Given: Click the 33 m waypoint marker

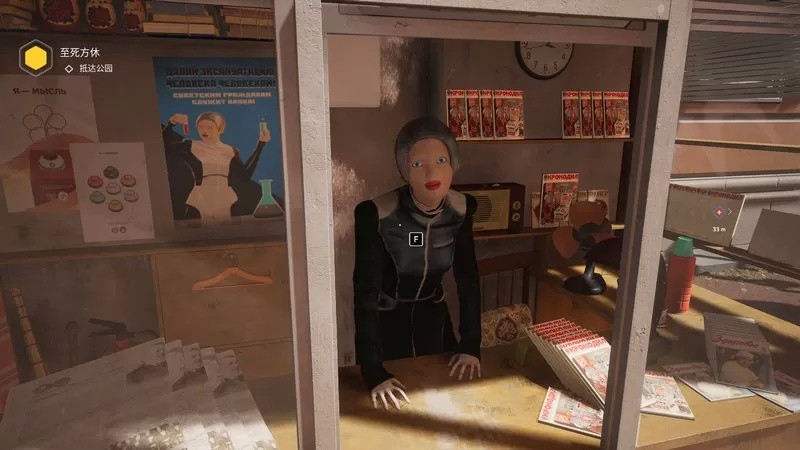Looking at the screenshot, I should [x=715, y=213].
